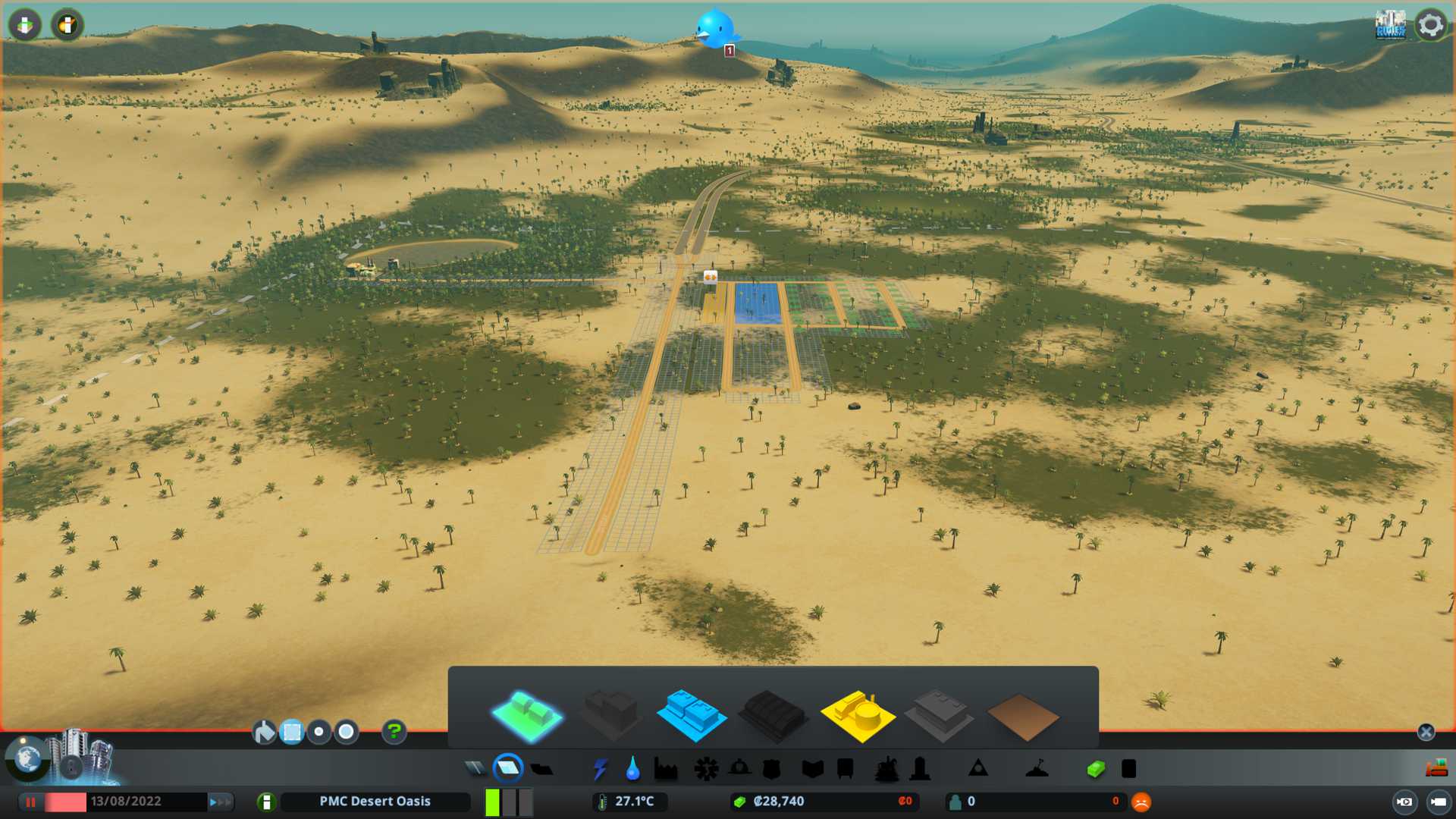Open the city info button
Viewport: 1456px width, 819px height.
coord(266,802)
